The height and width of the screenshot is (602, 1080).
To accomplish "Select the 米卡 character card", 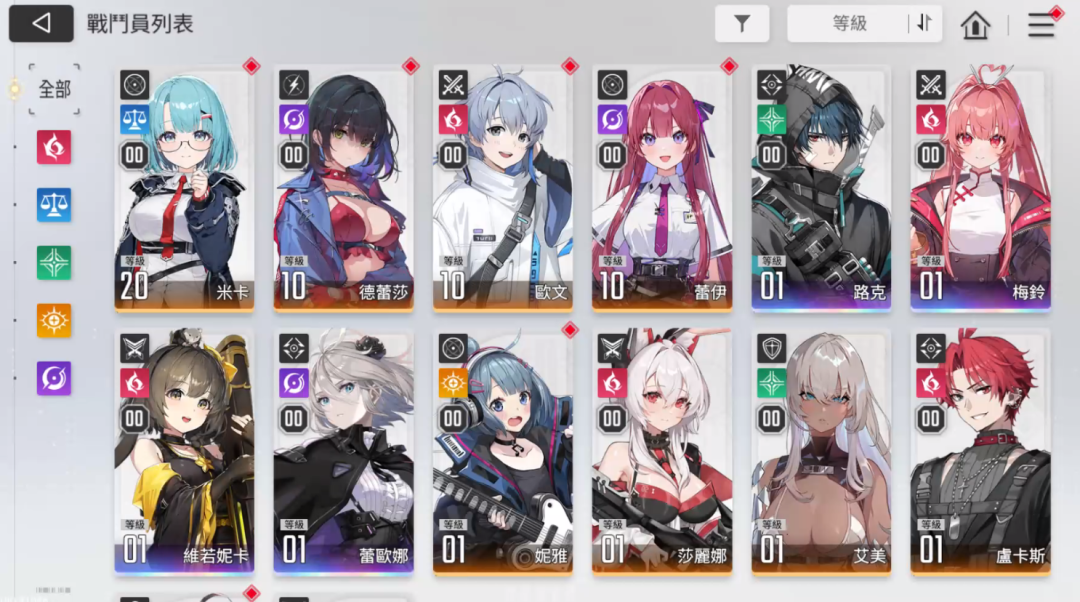I will 184,190.
